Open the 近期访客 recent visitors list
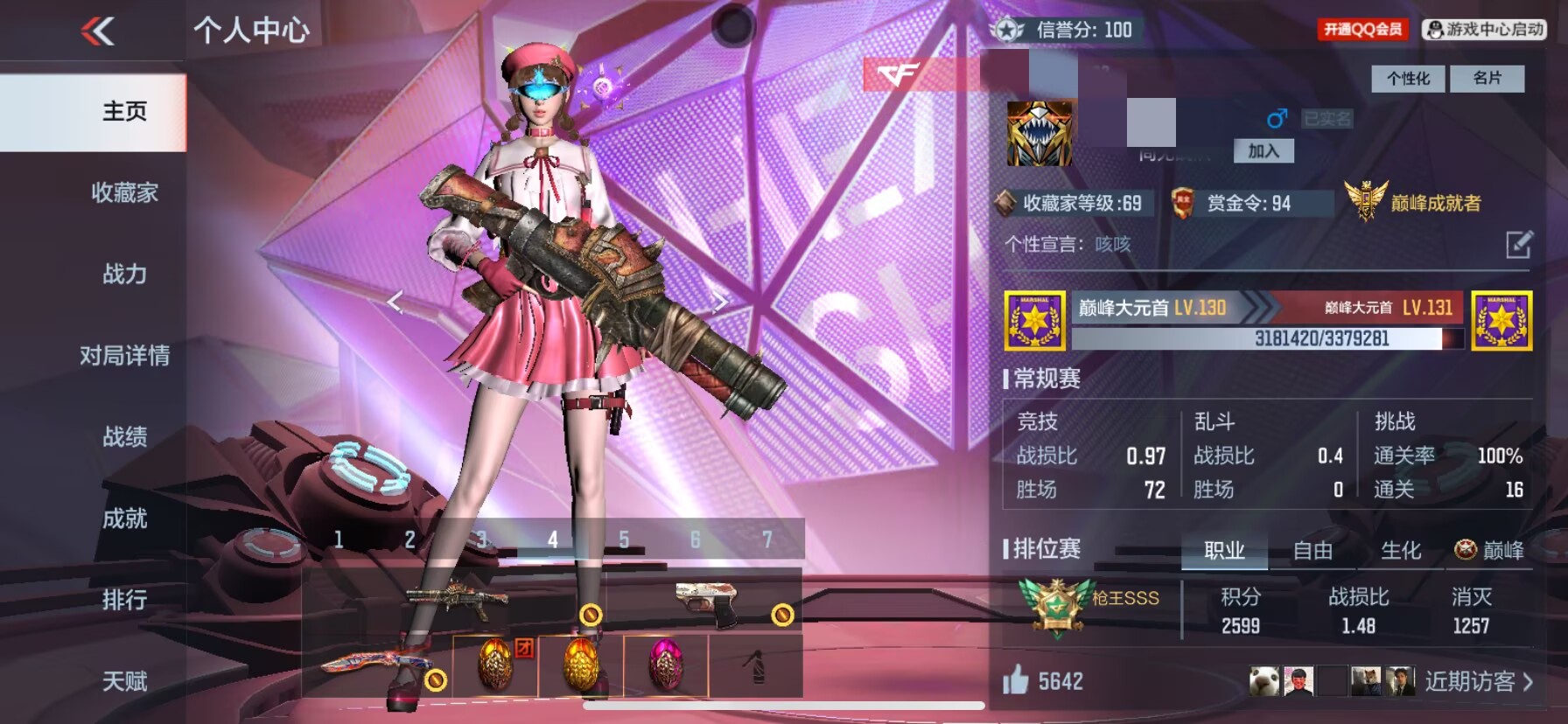1568x724 pixels. point(1478,681)
